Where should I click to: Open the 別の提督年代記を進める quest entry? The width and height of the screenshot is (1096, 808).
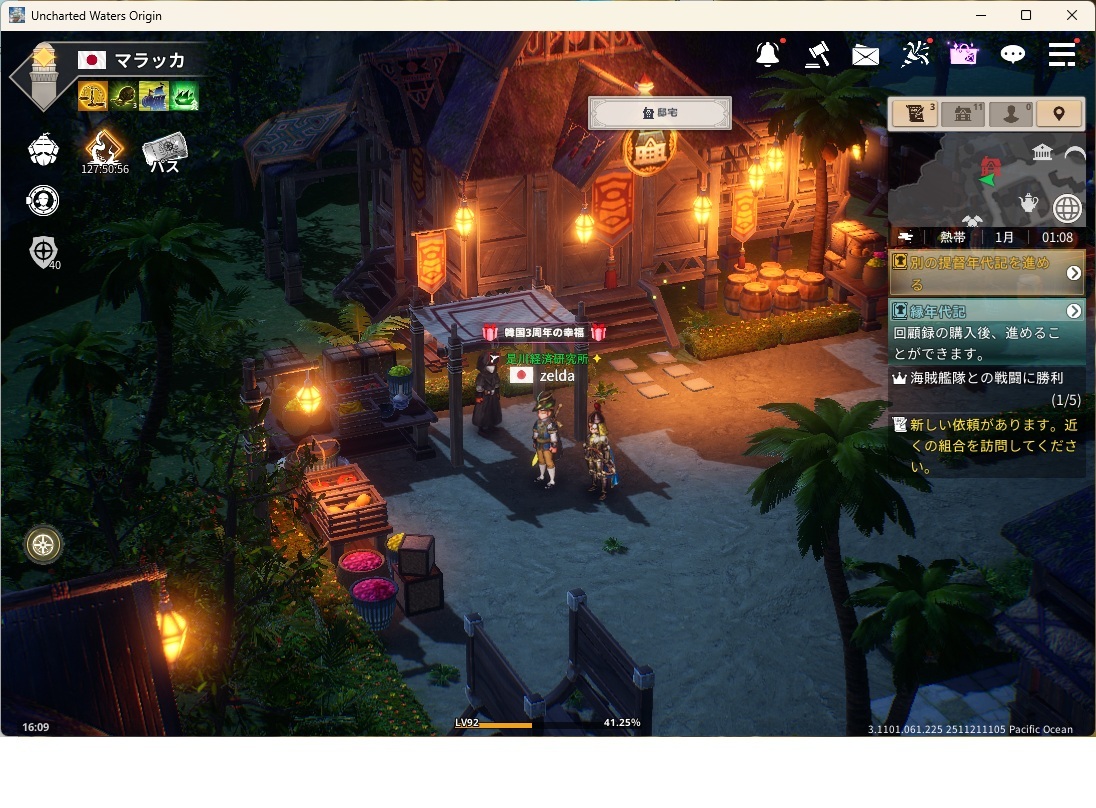pos(986,272)
